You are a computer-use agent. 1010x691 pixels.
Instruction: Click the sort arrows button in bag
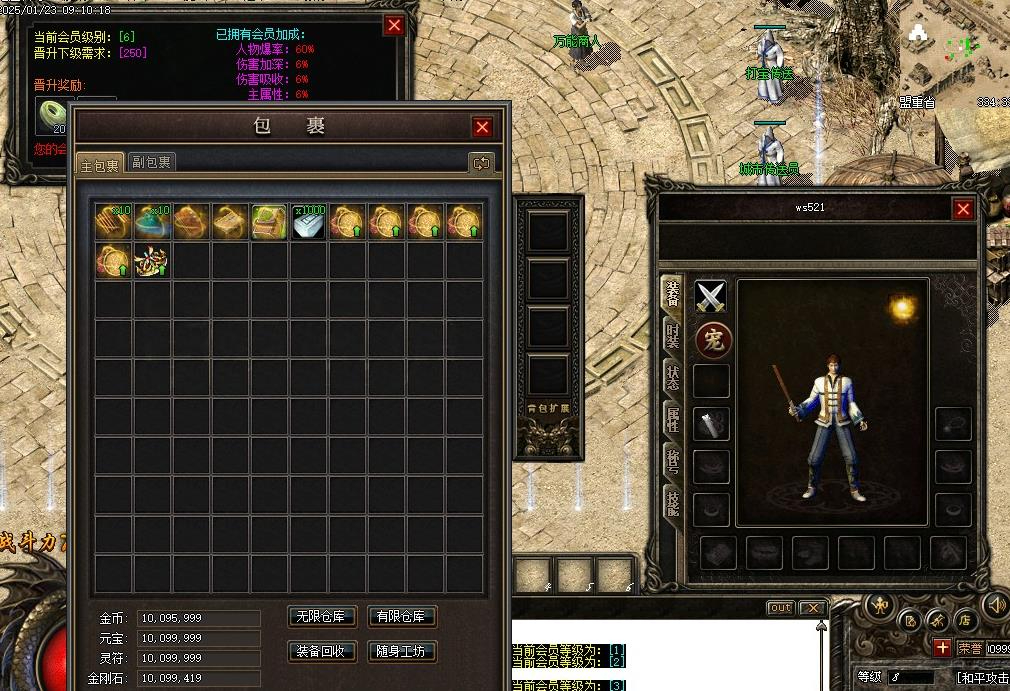(x=481, y=163)
